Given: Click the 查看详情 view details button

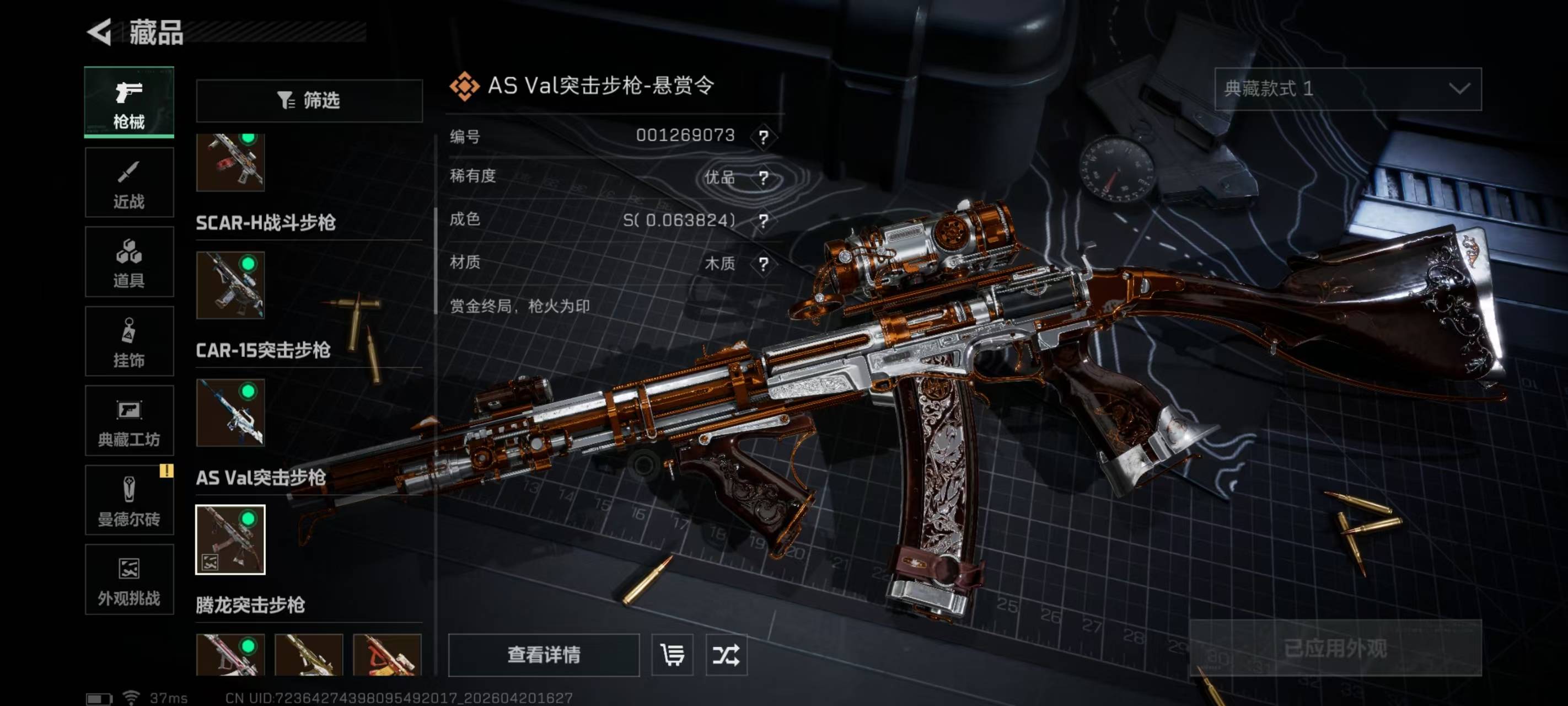Looking at the screenshot, I should (x=544, y=655).
